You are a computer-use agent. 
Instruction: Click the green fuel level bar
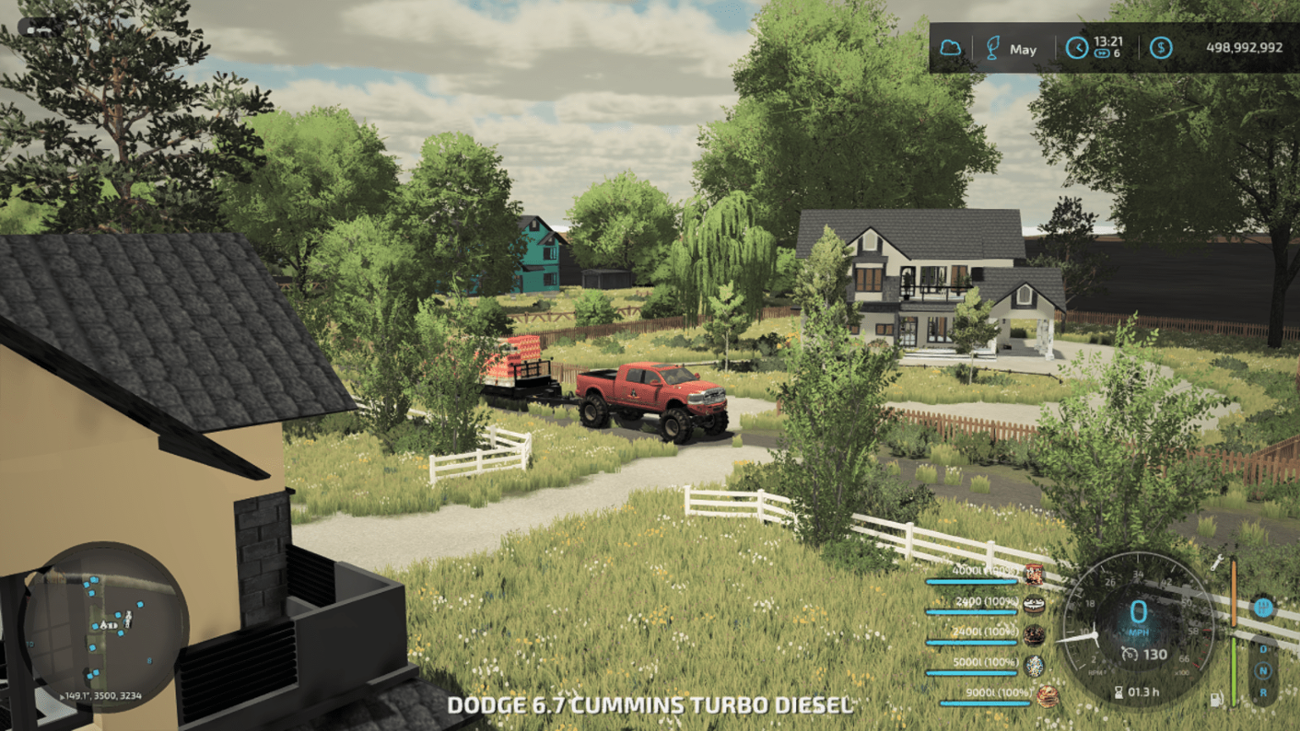tap(1233, 669)
